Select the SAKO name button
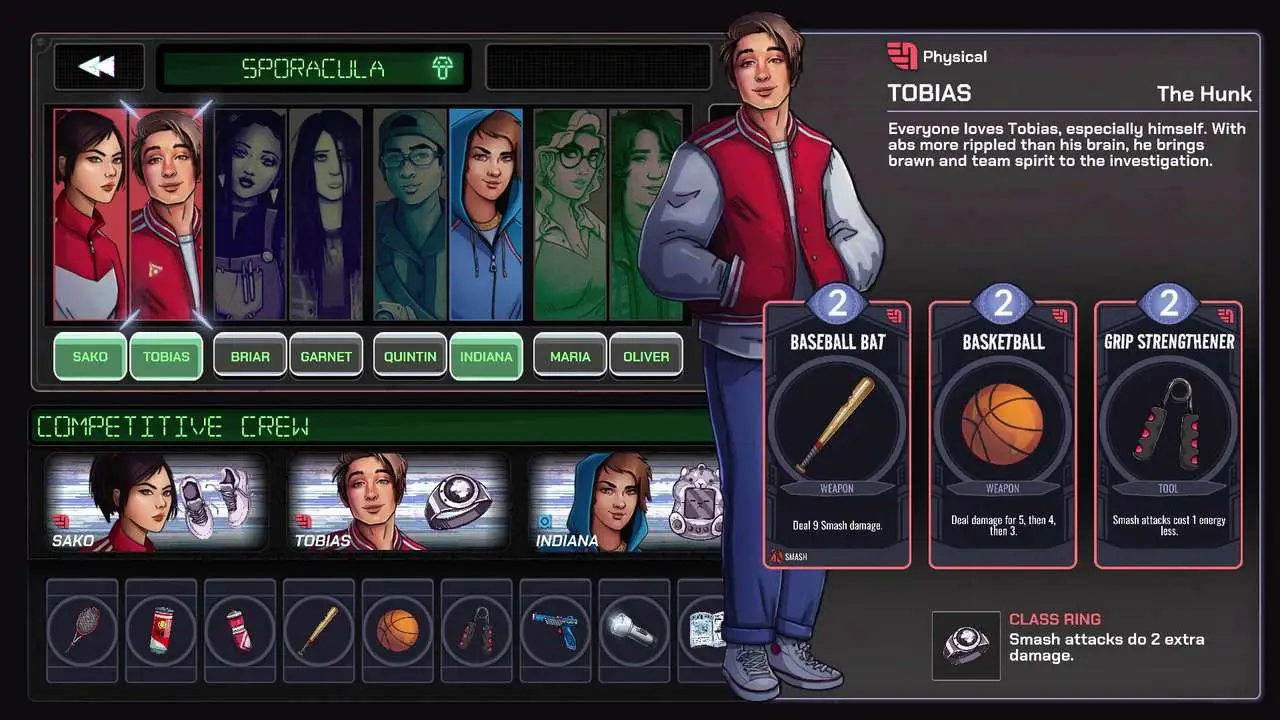Viewport: 1280px width, 720px height. 90,356
